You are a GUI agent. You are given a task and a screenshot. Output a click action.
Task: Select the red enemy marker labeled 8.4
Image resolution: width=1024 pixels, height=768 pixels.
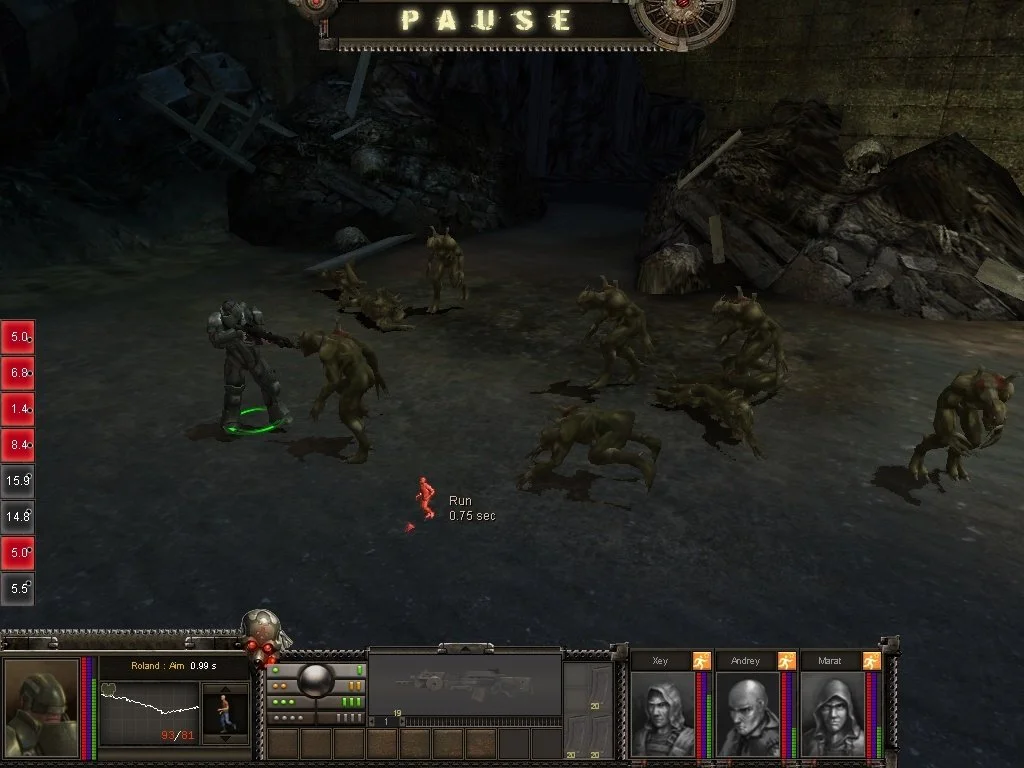click(x=19, y=444)
